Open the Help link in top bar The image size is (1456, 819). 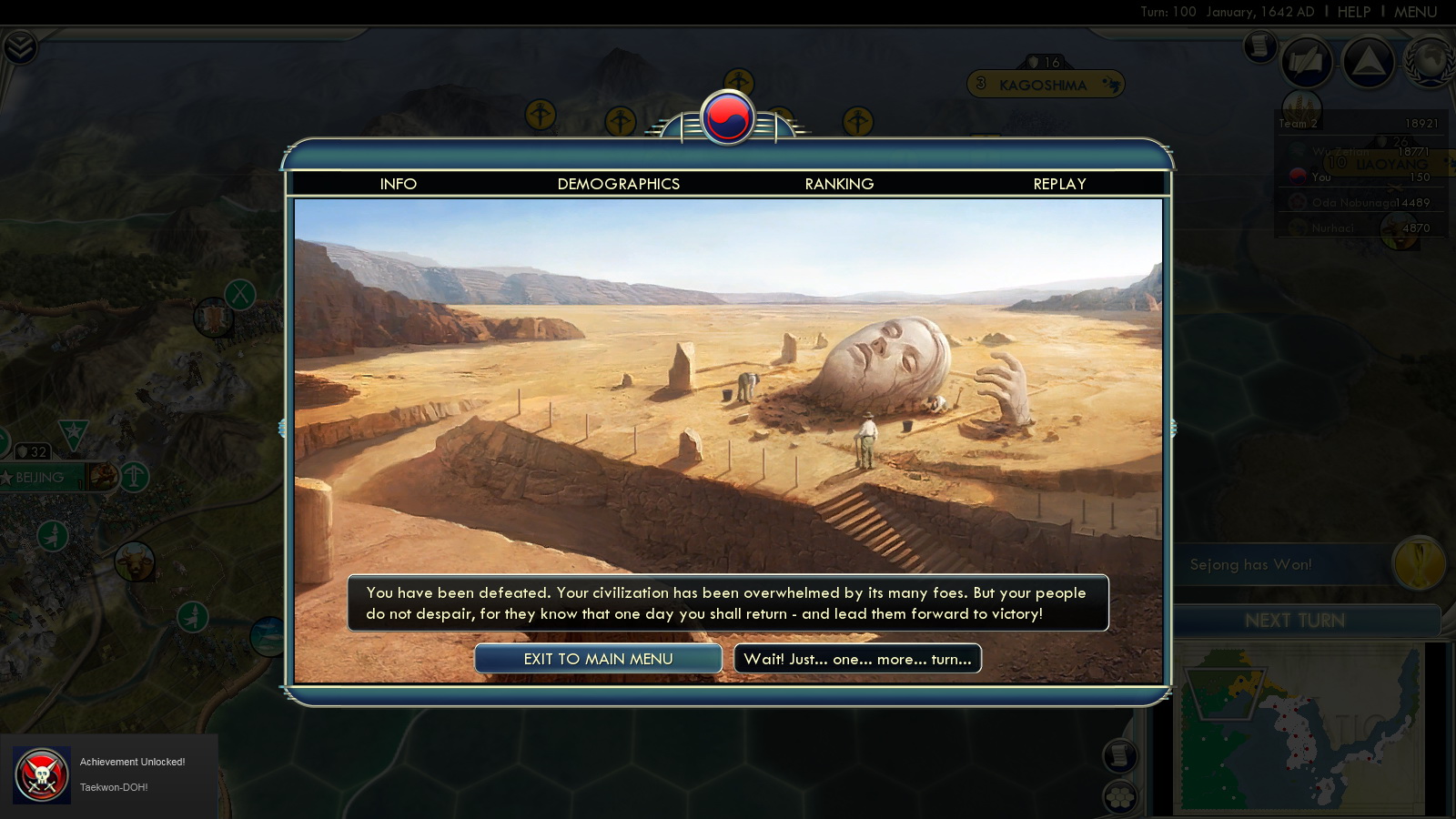pyautogui.click(x=1353, y=12)
